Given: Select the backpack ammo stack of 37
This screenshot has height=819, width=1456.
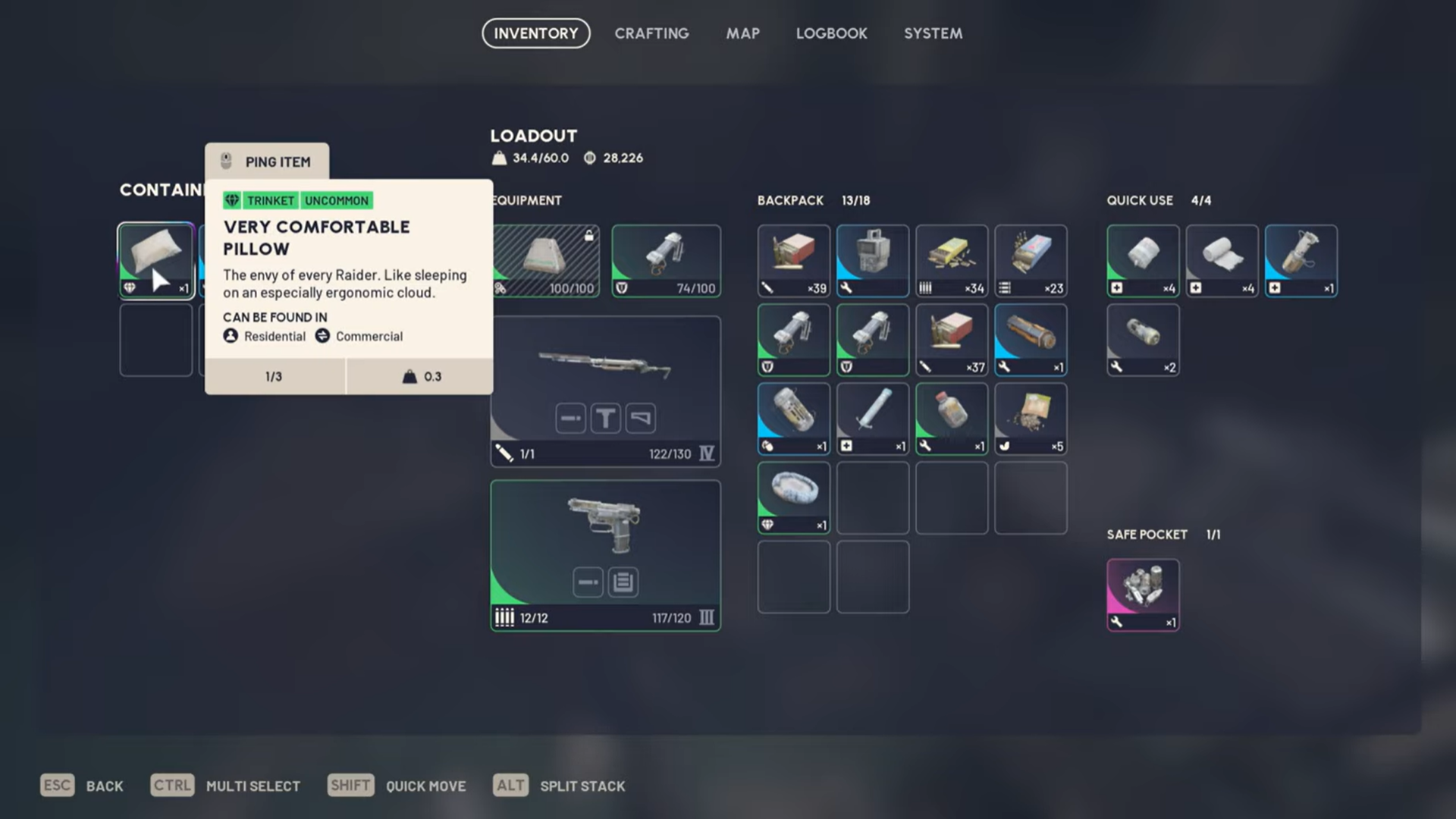Looking at the screenshot, I should coord(951,339).
